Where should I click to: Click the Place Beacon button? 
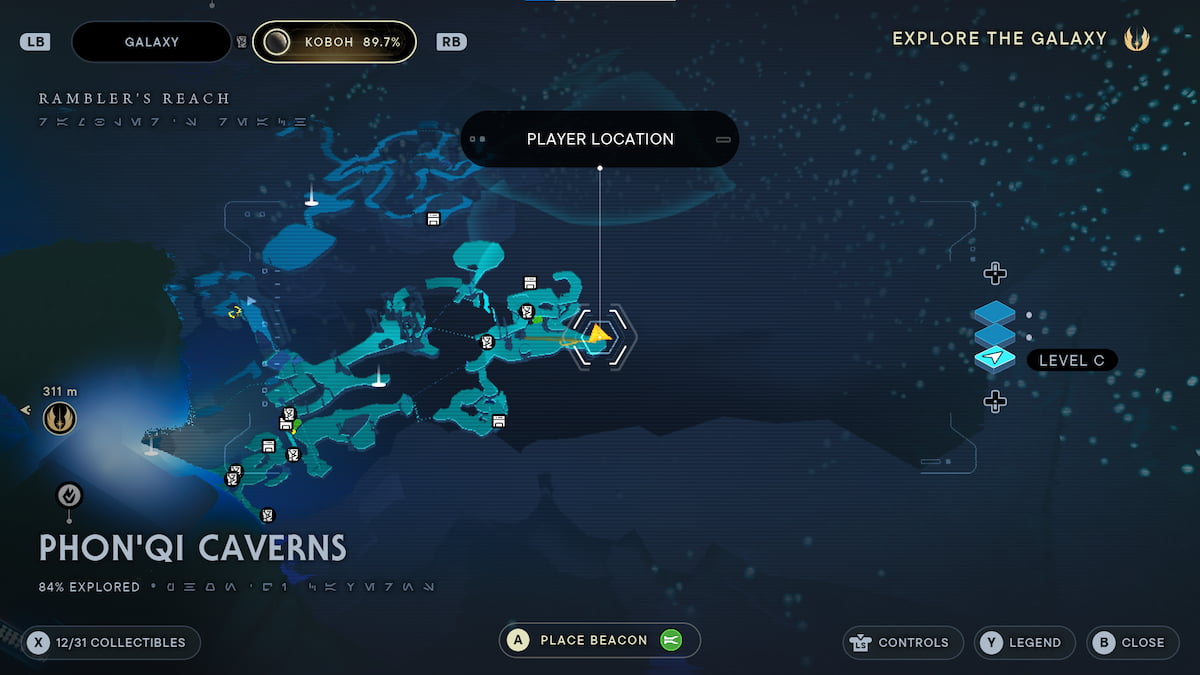599,641
